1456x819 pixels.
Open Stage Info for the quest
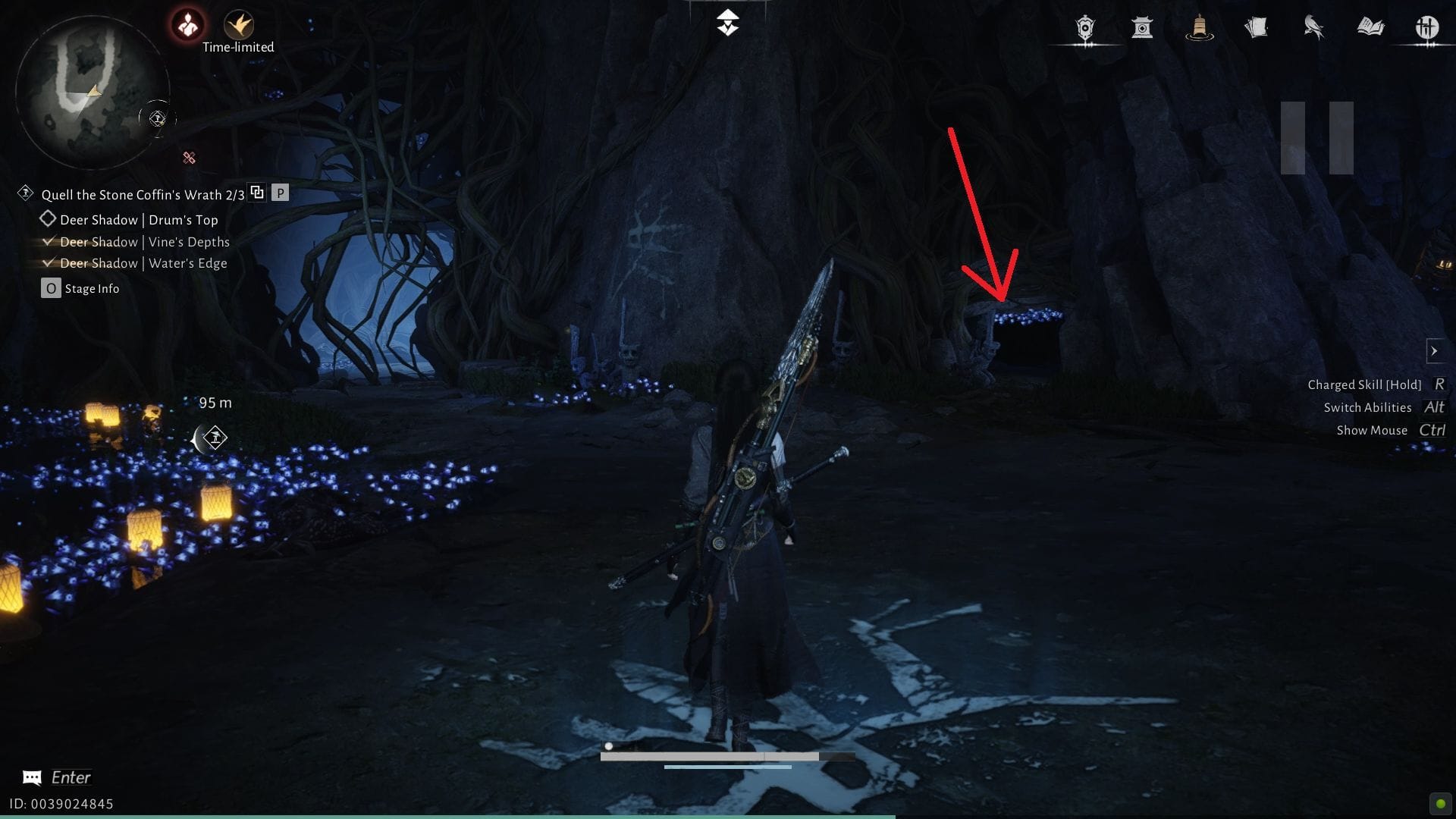pos(50,288)
